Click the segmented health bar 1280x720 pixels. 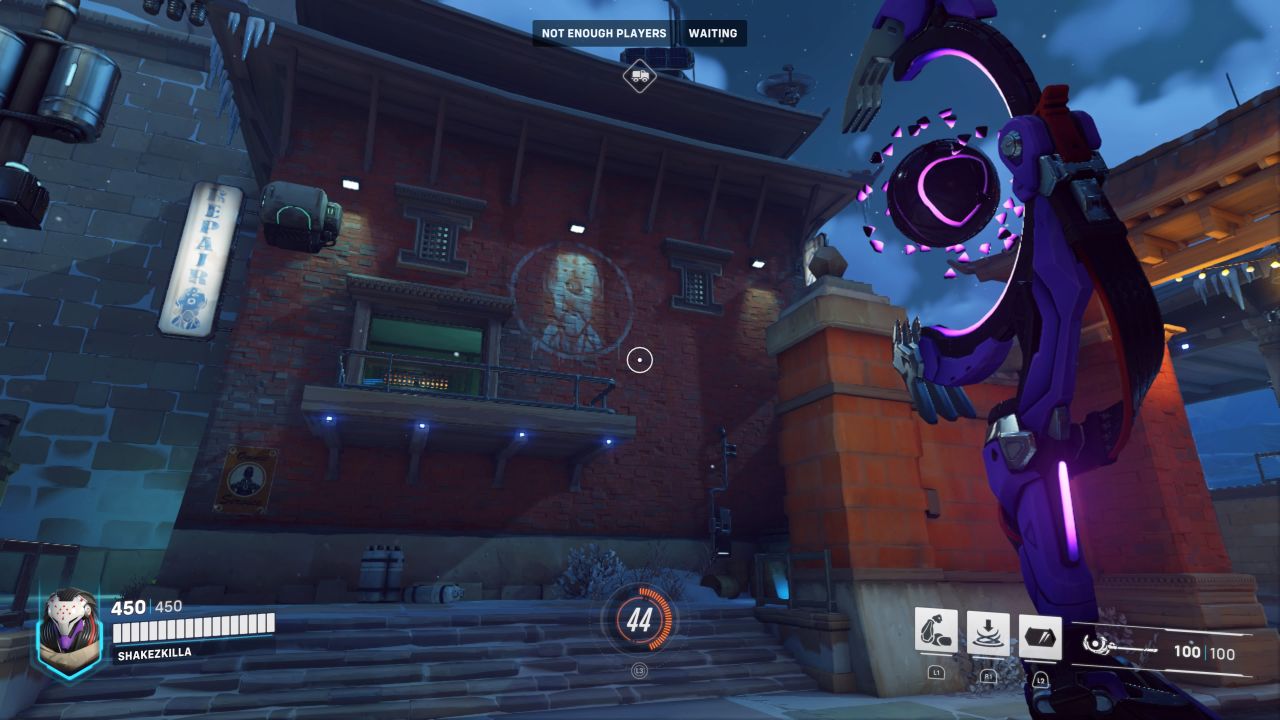pos(195,630)
